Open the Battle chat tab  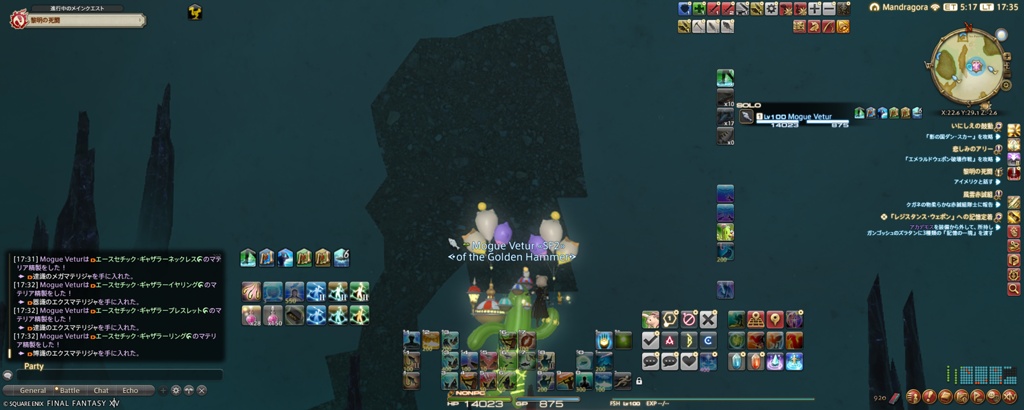point(69,390)
